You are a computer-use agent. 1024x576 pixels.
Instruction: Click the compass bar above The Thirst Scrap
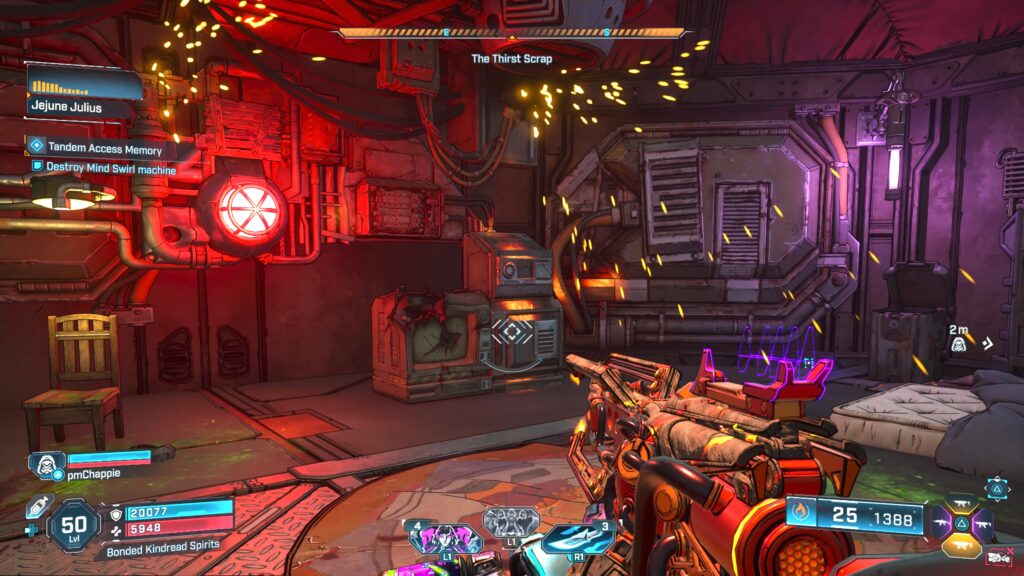(512, 33)
